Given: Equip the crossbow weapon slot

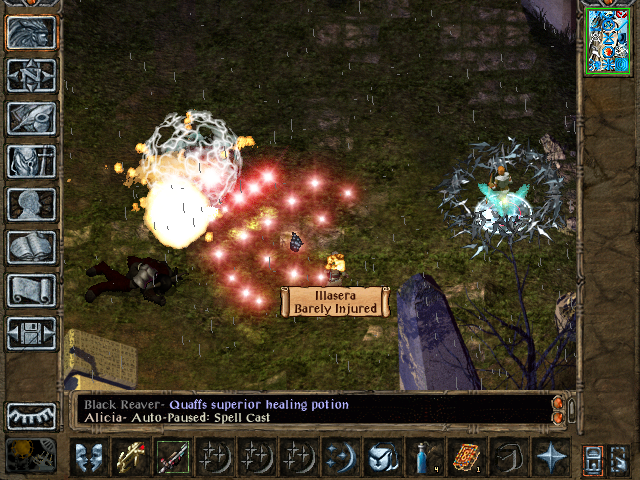Looking at the screenshot, I should 131,457.
